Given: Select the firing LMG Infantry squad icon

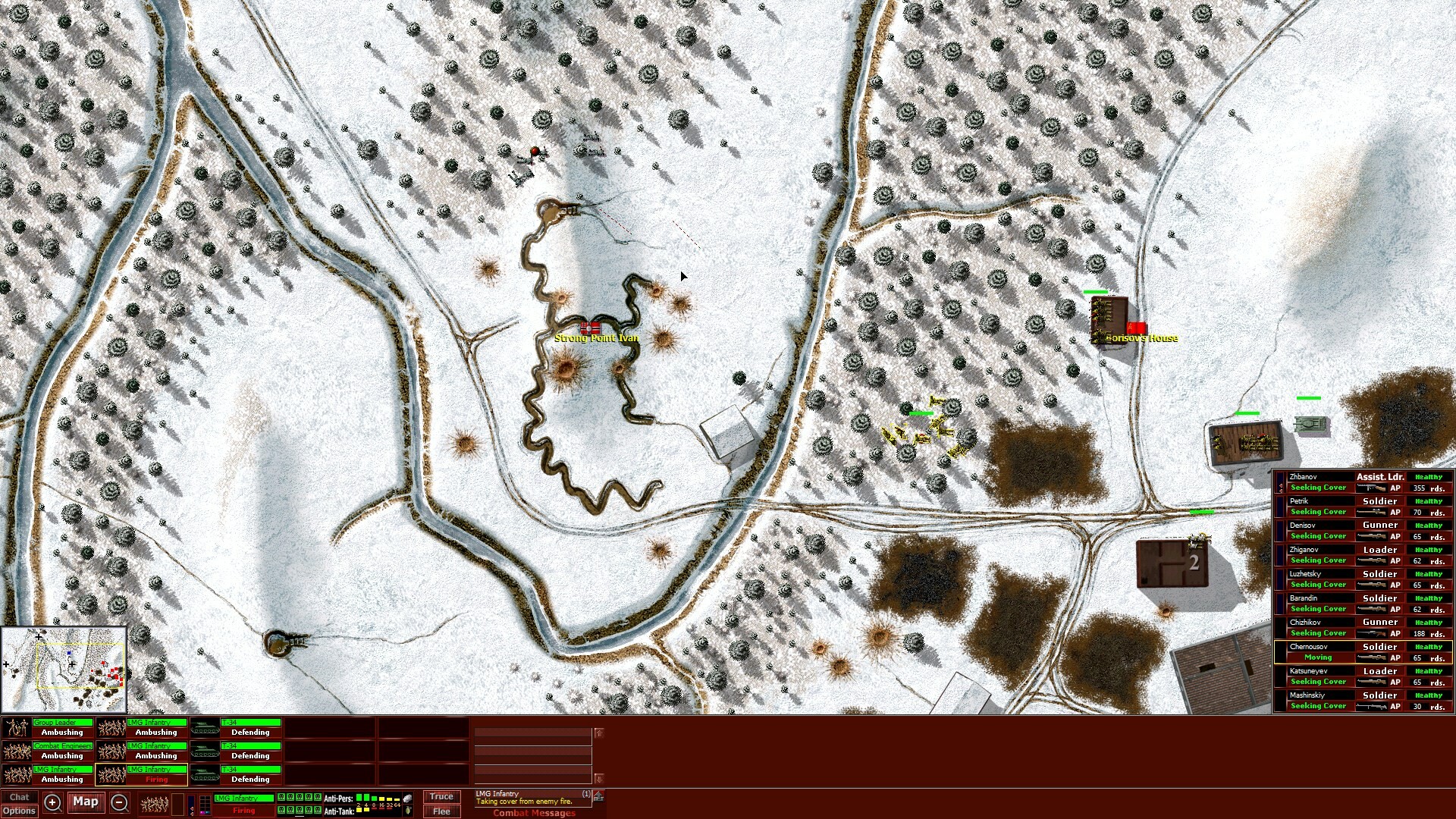Looking at the screenshot, I should point(111,775).
